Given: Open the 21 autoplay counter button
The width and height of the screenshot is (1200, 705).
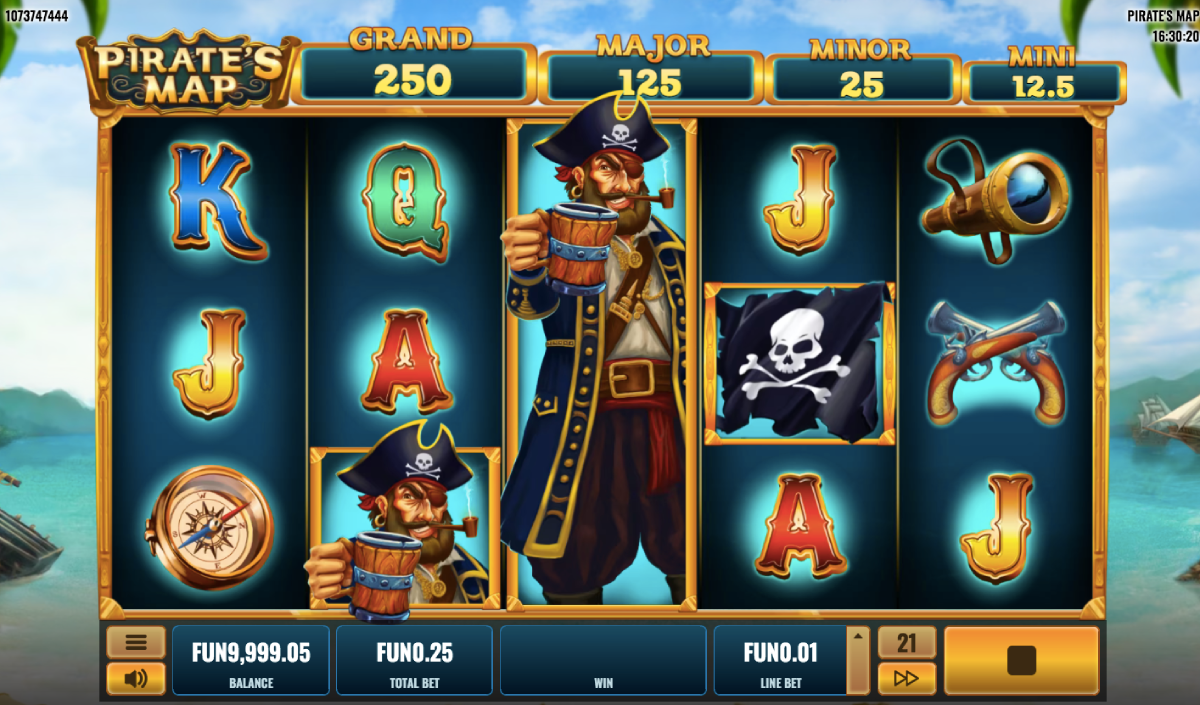Looking at the screenshot, I should click(906, 642).
